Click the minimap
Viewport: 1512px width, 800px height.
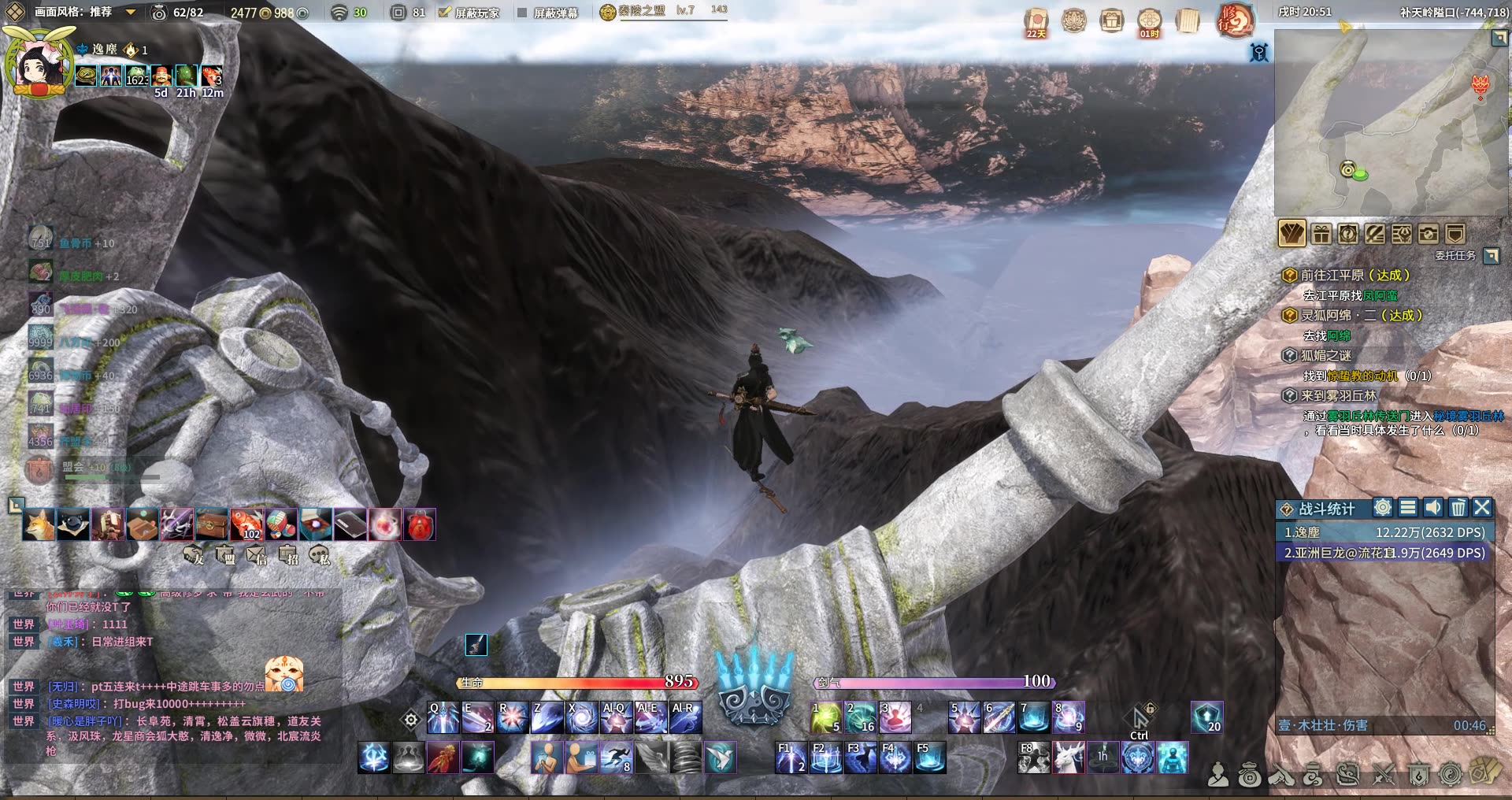(x=1390, y=122)
